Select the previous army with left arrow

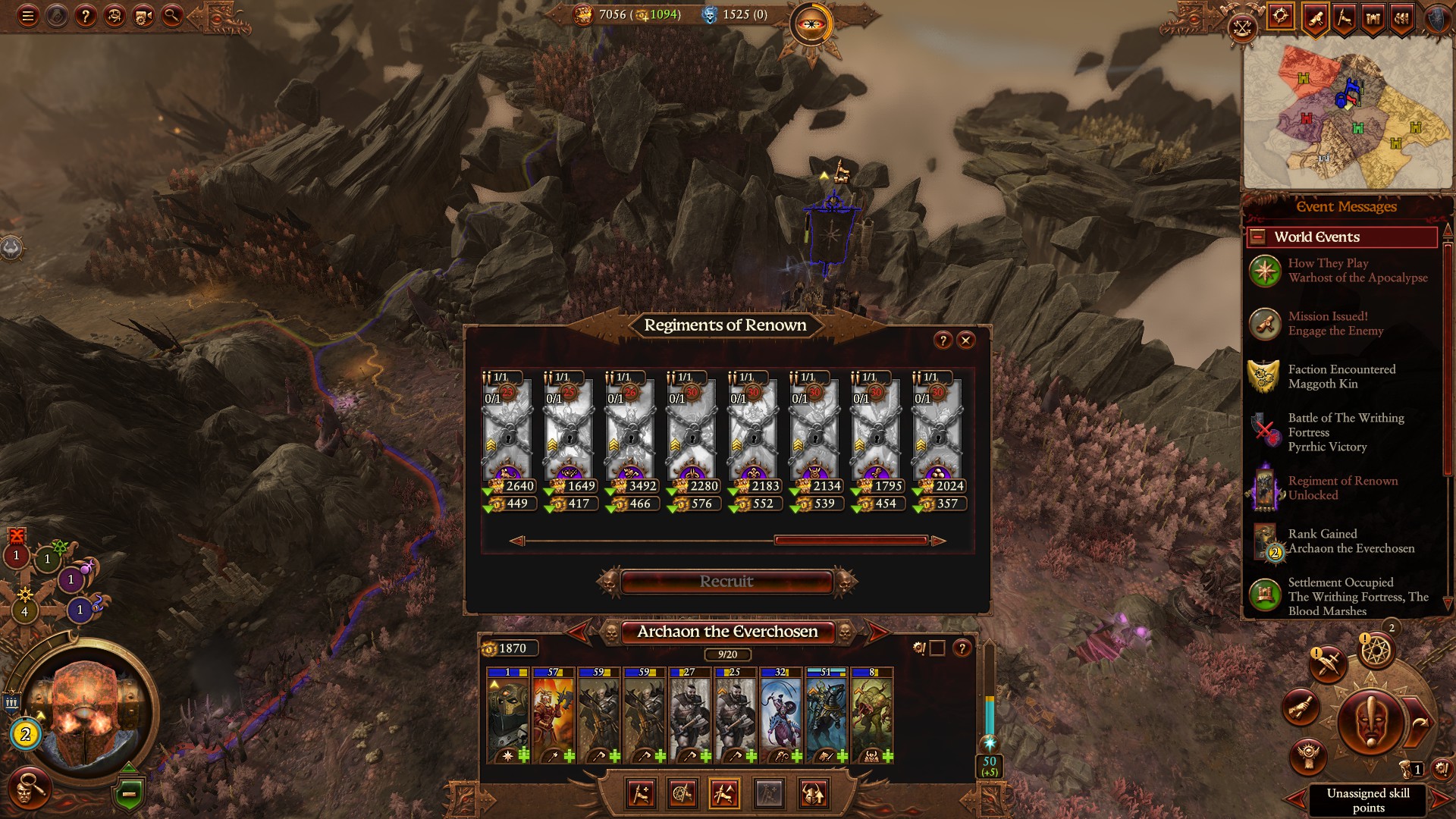[579, 631]
